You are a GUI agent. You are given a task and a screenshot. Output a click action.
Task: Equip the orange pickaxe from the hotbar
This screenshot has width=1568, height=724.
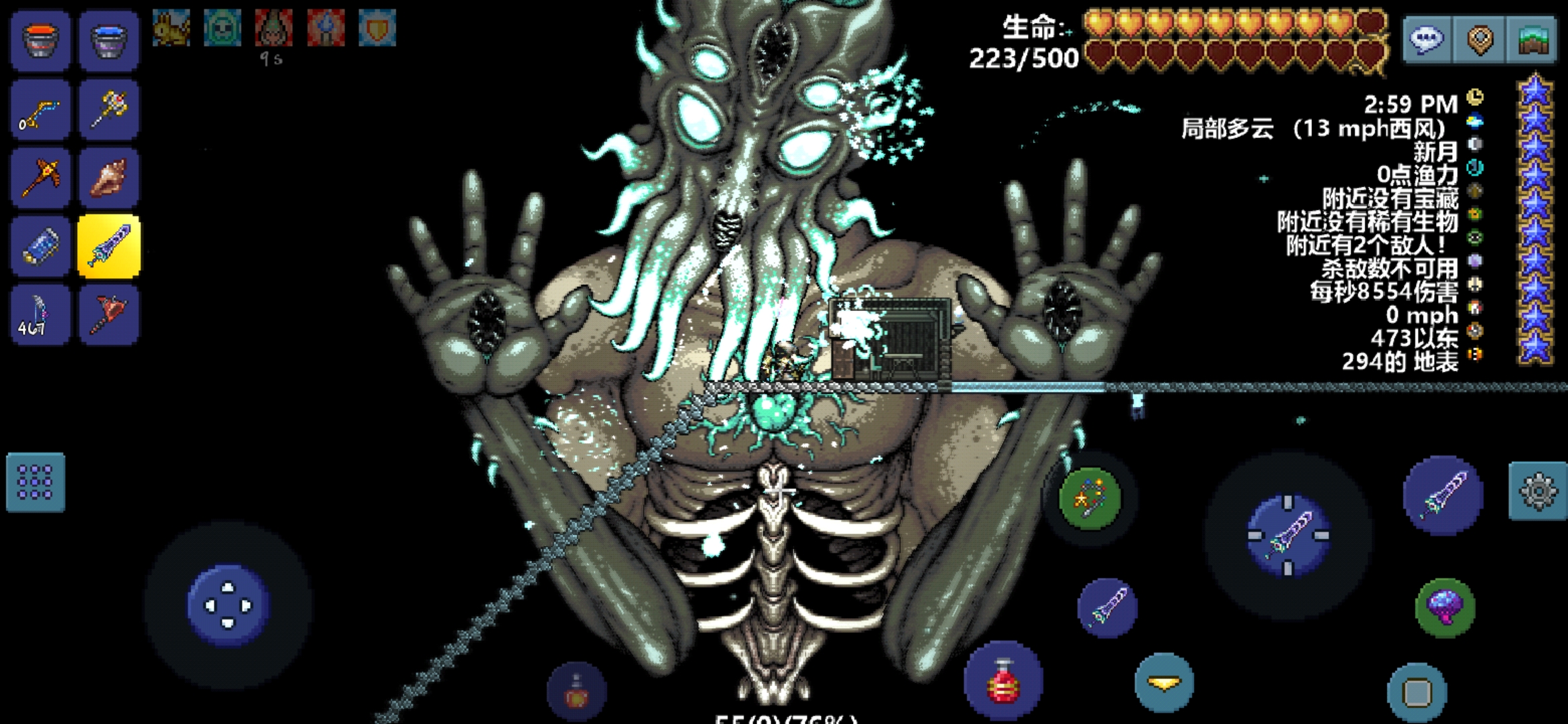[40, 178]
